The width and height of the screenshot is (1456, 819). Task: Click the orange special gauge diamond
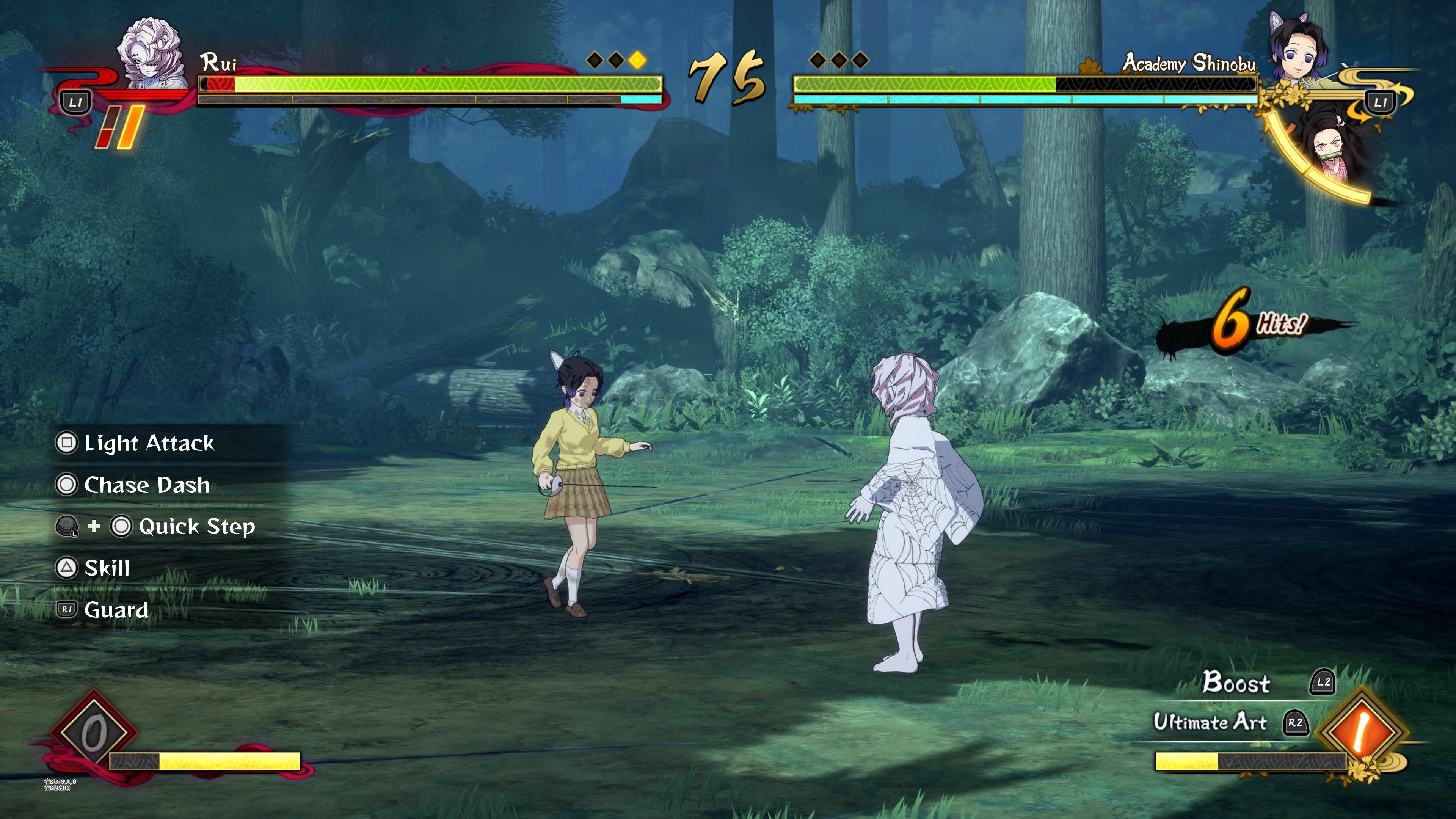[1362, 732]
